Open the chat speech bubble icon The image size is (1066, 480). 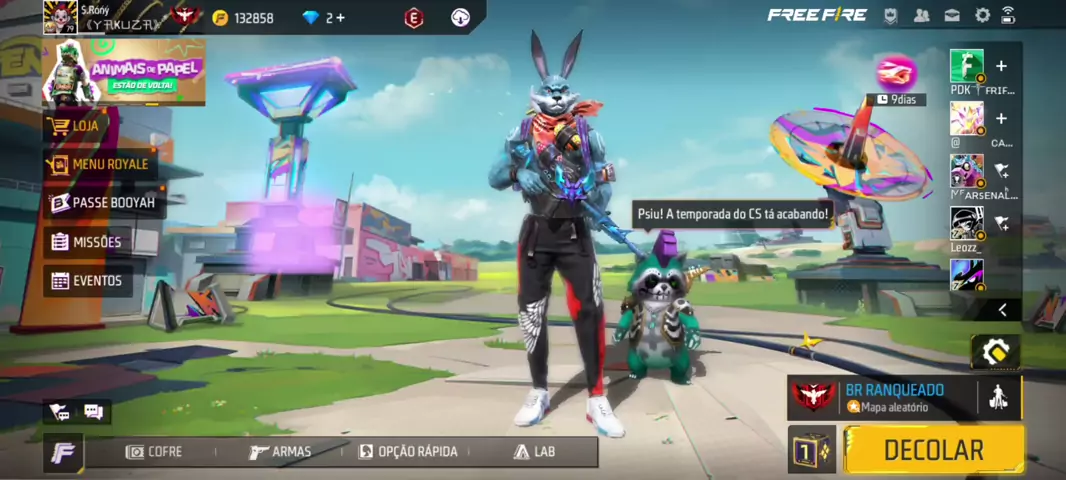pyautogui.click(x=94, y=411)
